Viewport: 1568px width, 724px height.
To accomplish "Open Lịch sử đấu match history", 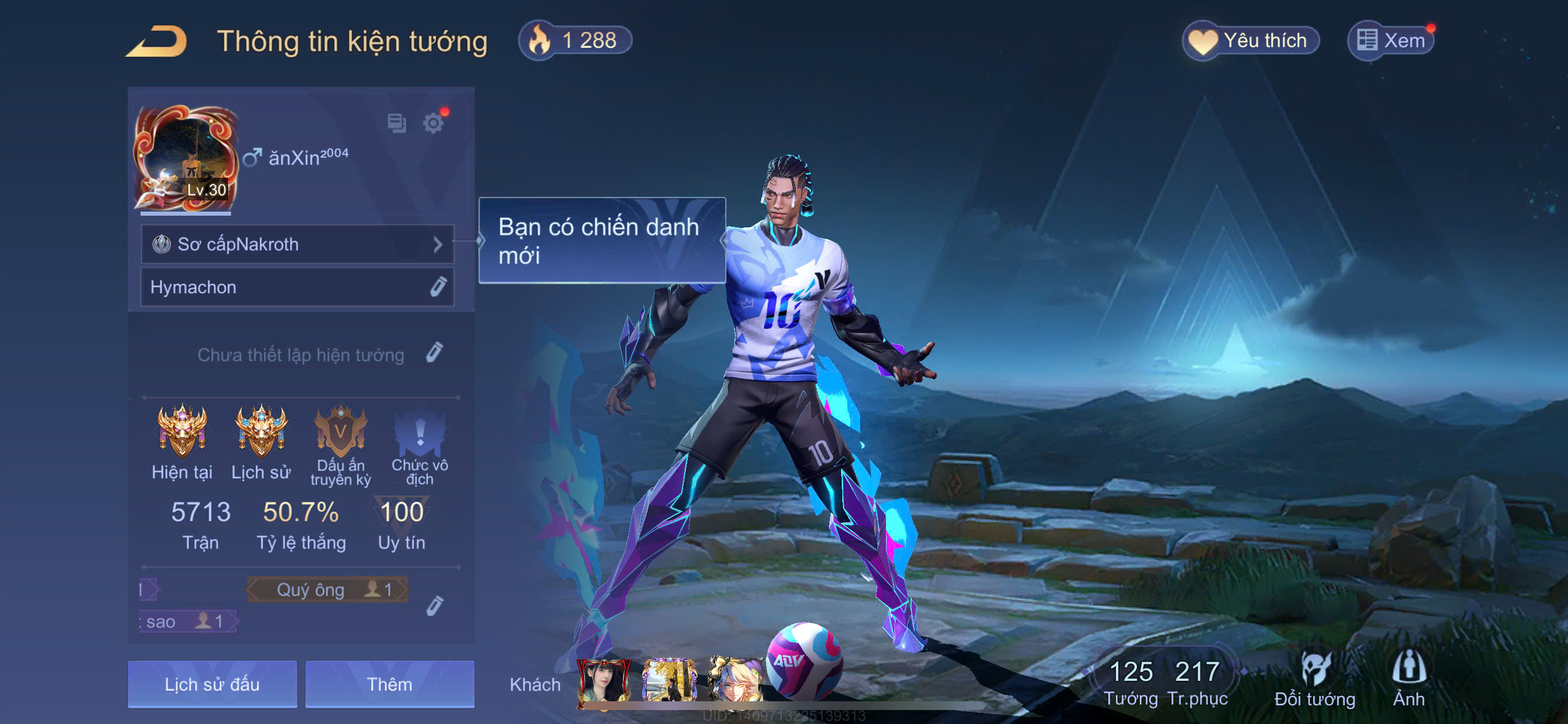I will [x=212, y=684].
